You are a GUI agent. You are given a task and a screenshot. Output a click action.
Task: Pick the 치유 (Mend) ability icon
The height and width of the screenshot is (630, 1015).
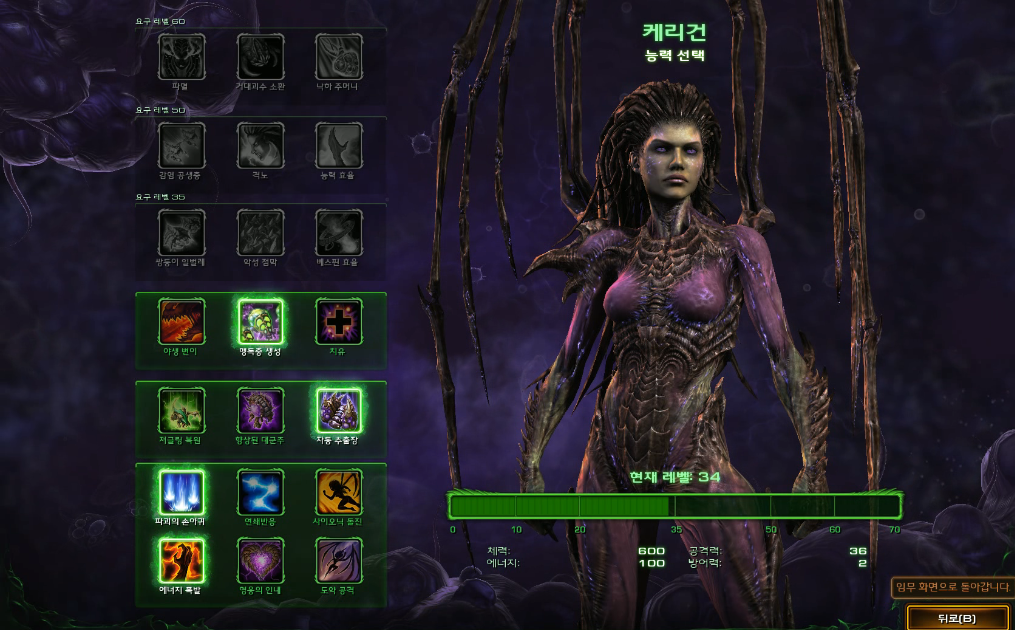pyautogui.click(x=339, y=322)
